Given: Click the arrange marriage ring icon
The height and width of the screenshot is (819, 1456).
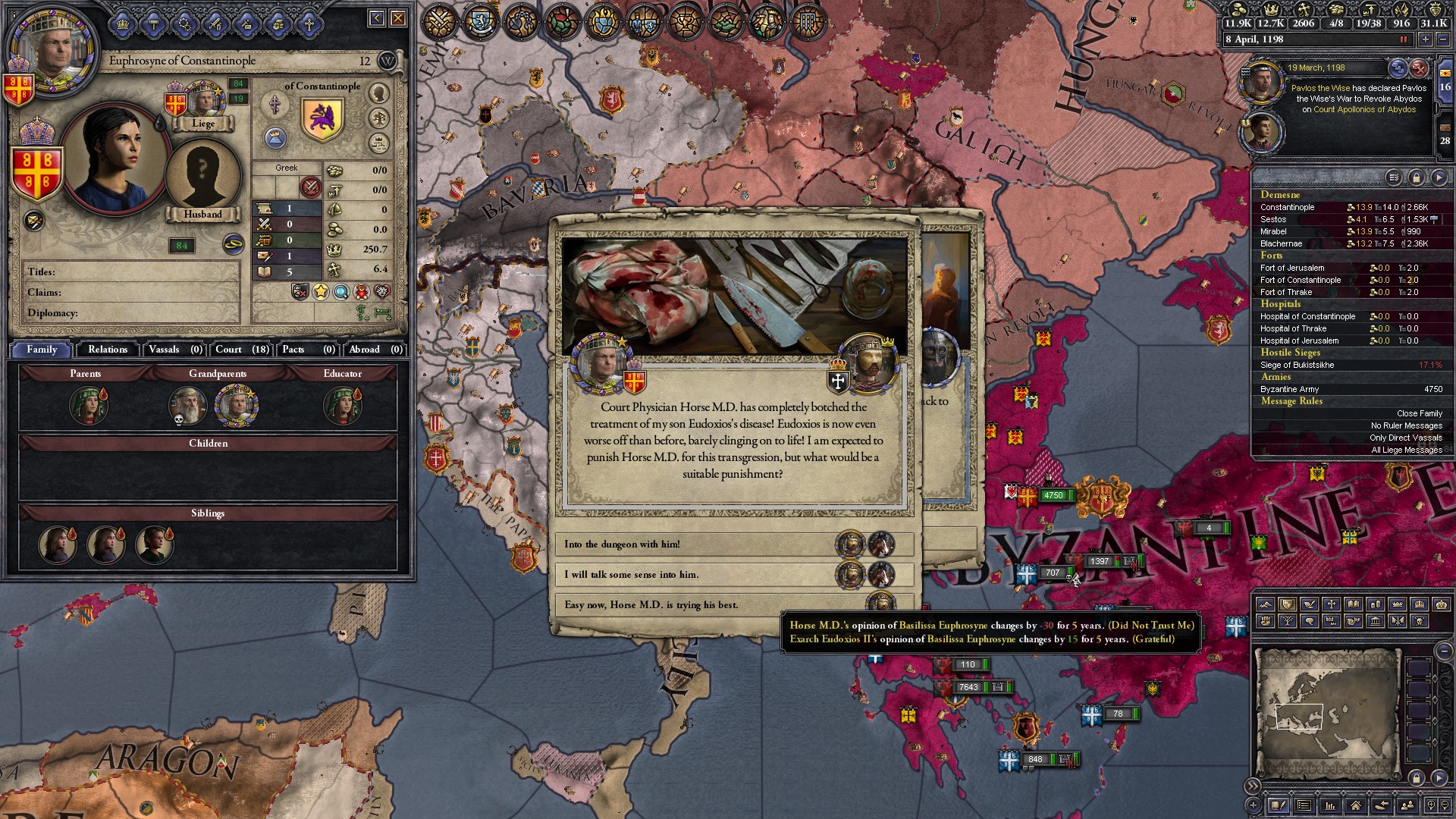Looking at the screenshot, I should coord(234,244).
